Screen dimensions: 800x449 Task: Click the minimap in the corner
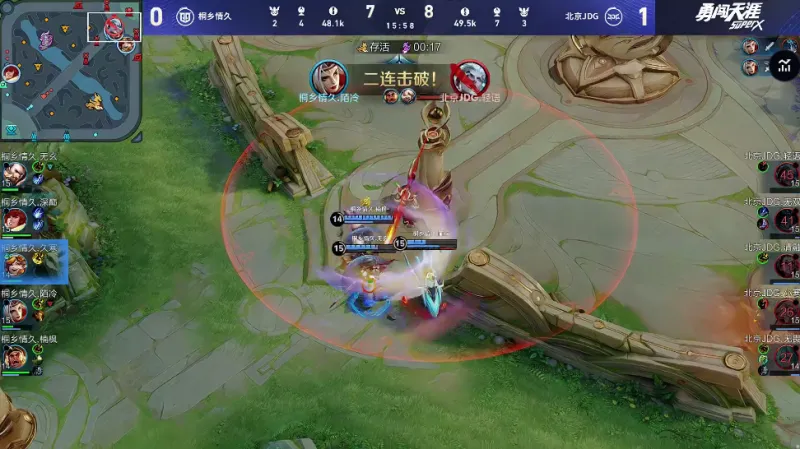[x=70, y=70]
